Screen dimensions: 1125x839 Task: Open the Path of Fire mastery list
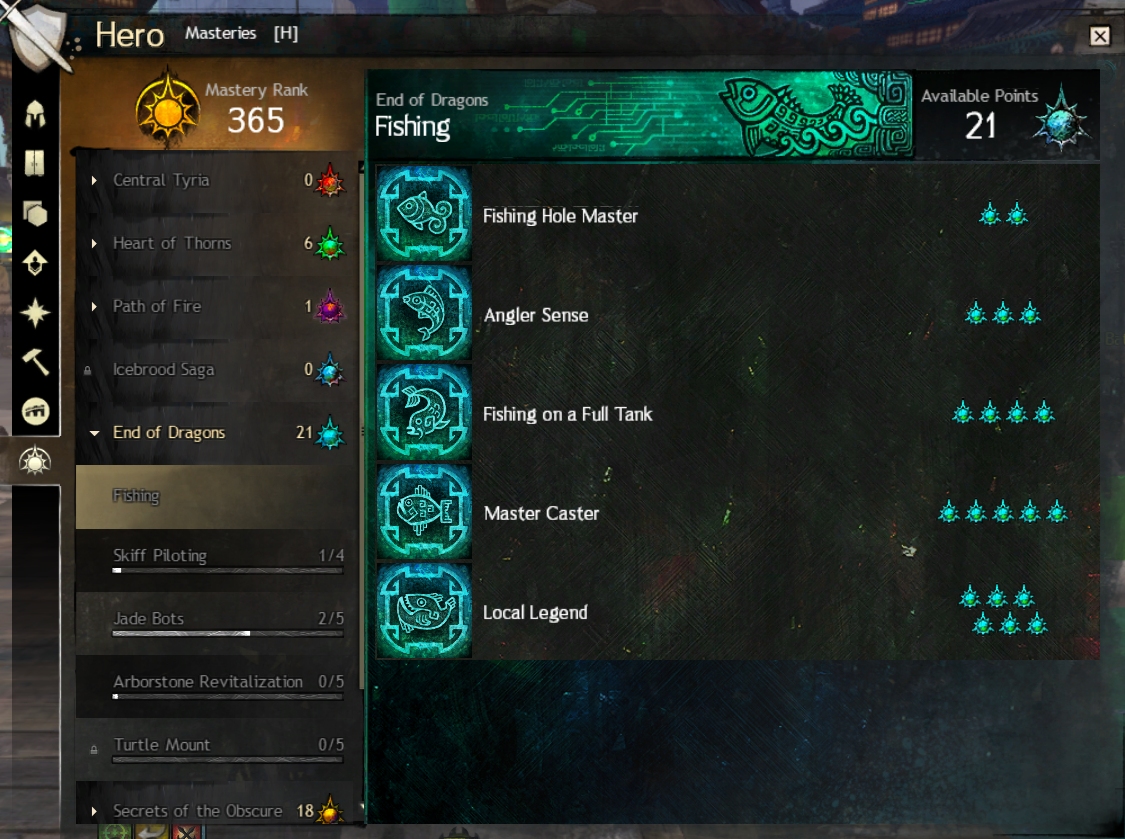pyautogui.click(x=157, y=306)
